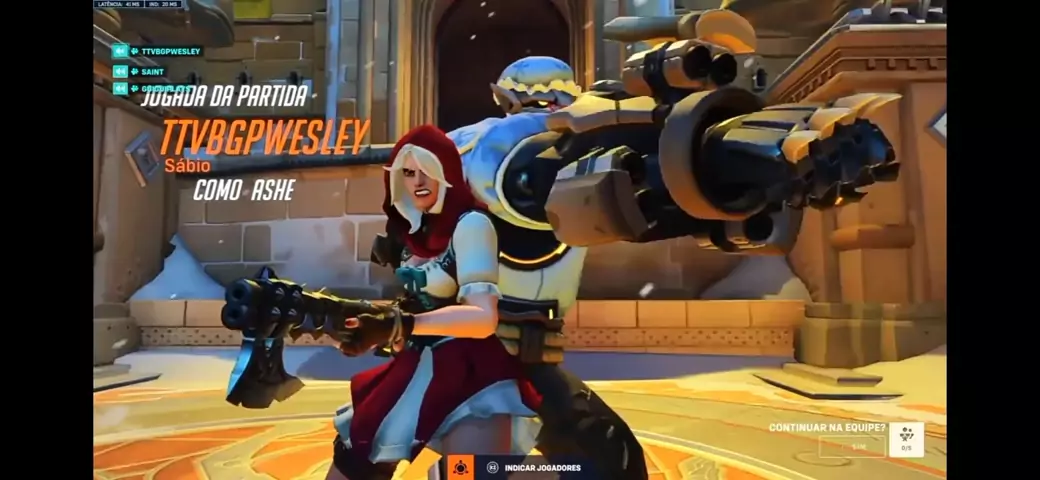
Task: Toggle voice speaker icon for TTVBGPWESLEY
Action: [120, 51]
